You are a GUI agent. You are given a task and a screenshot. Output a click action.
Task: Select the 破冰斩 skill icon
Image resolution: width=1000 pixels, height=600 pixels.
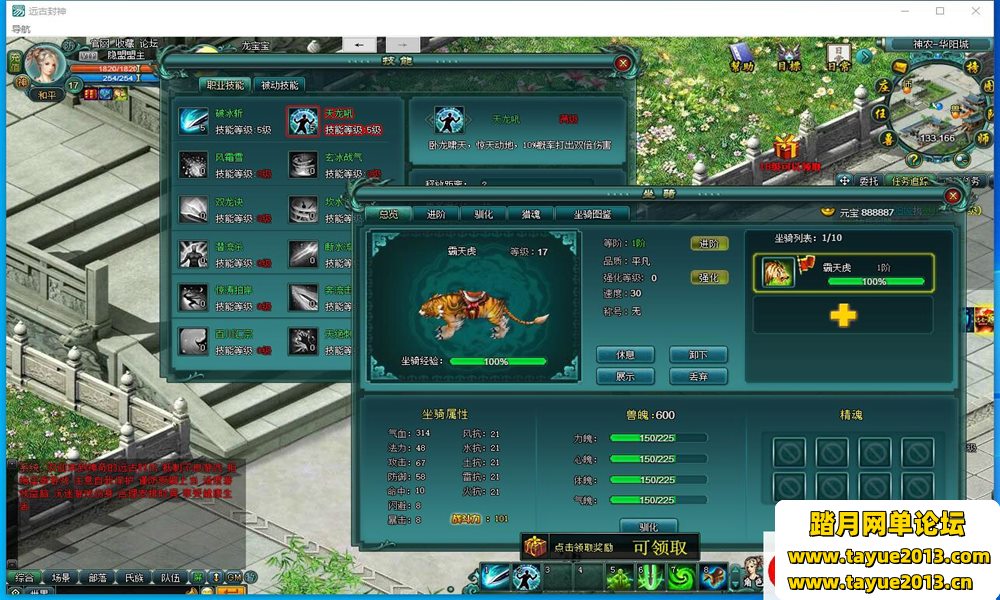click(x=193, y=121)
